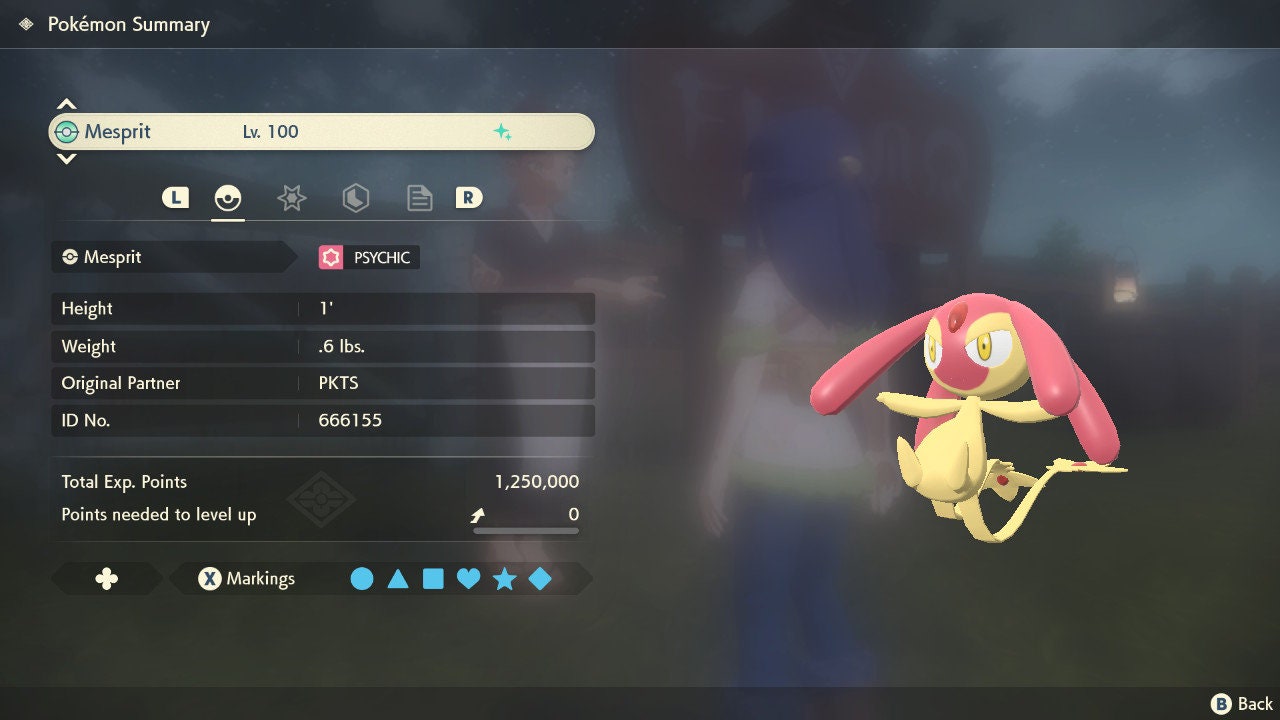Image resolution: width=1280 pixels, height=720 pixels.
Task: Toggle the star marking
Action: point(504,579)
